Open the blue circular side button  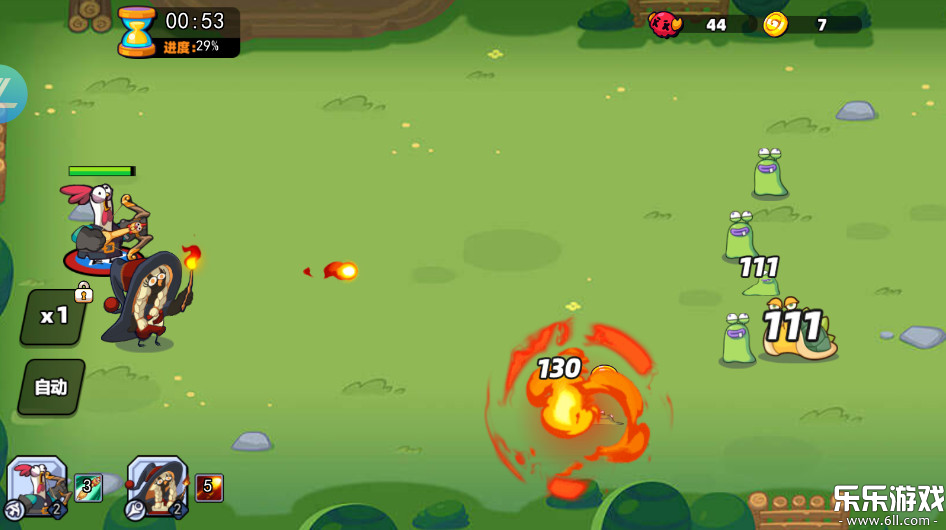tap(10, 94)
